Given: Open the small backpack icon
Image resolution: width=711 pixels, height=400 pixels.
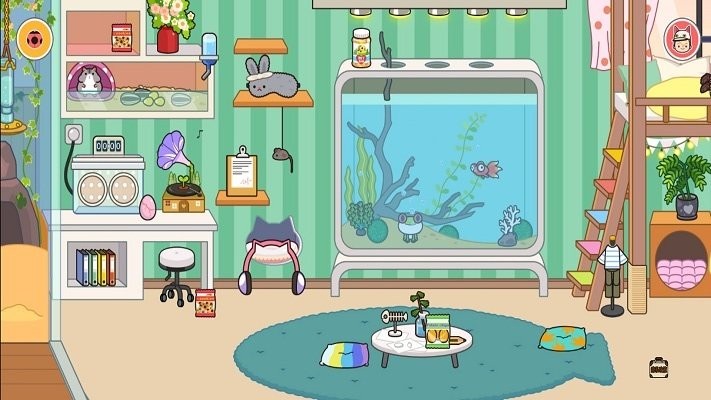Looking at the screenshot, I should click(658, 368).
